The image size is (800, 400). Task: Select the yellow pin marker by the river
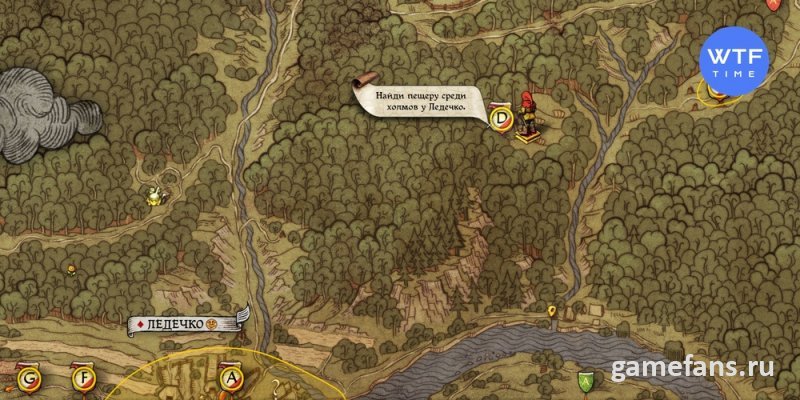tap(552, 315)
